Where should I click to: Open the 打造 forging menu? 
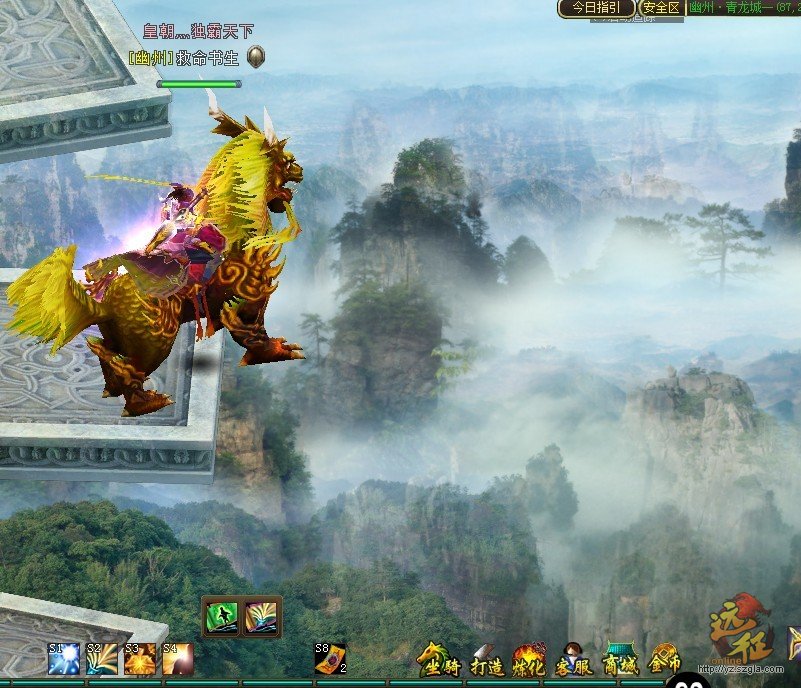(x=486, y=660)
